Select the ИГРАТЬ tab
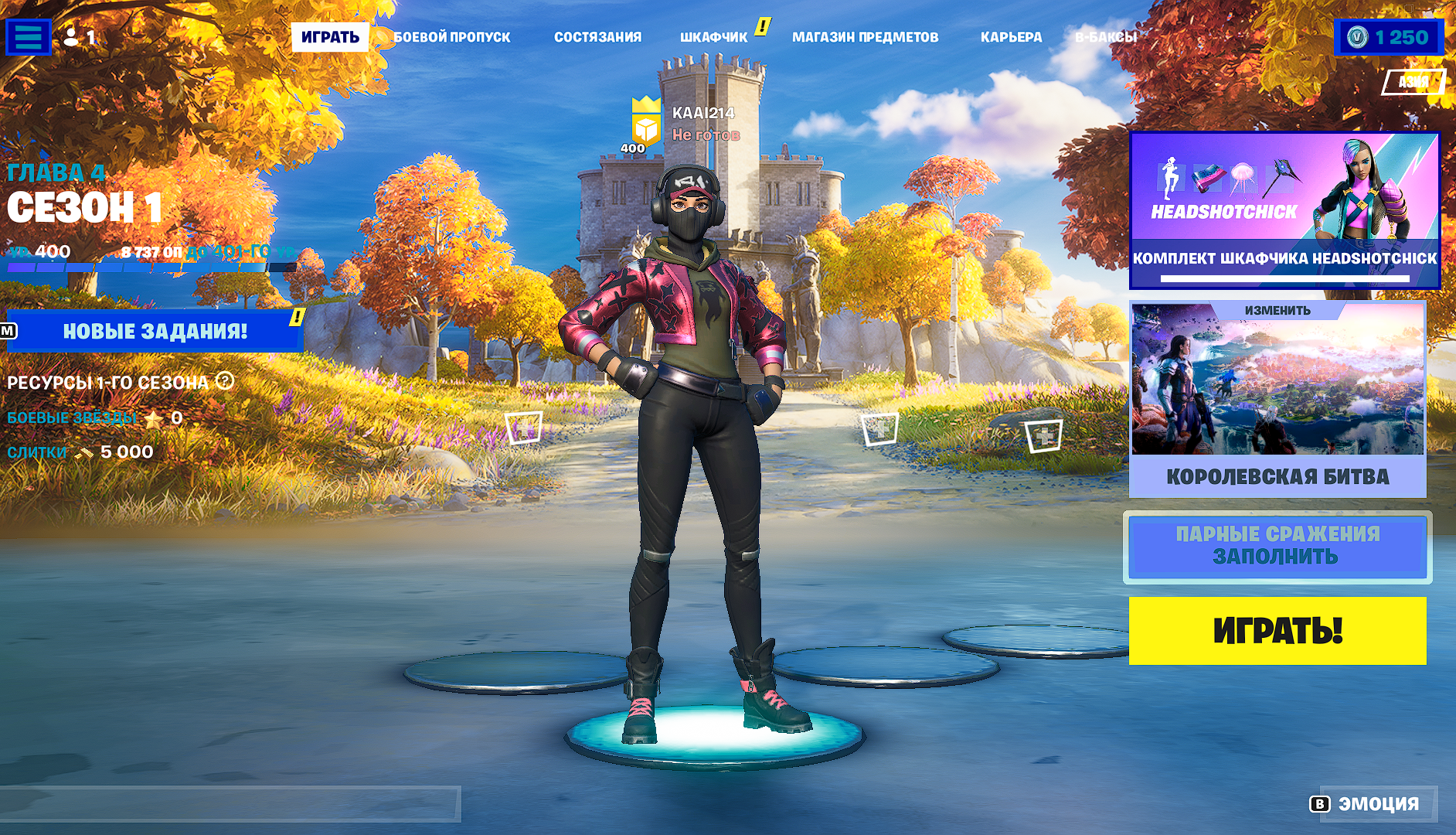The height and width of the screenshot is (835, 1456). [x=330, y=37]
